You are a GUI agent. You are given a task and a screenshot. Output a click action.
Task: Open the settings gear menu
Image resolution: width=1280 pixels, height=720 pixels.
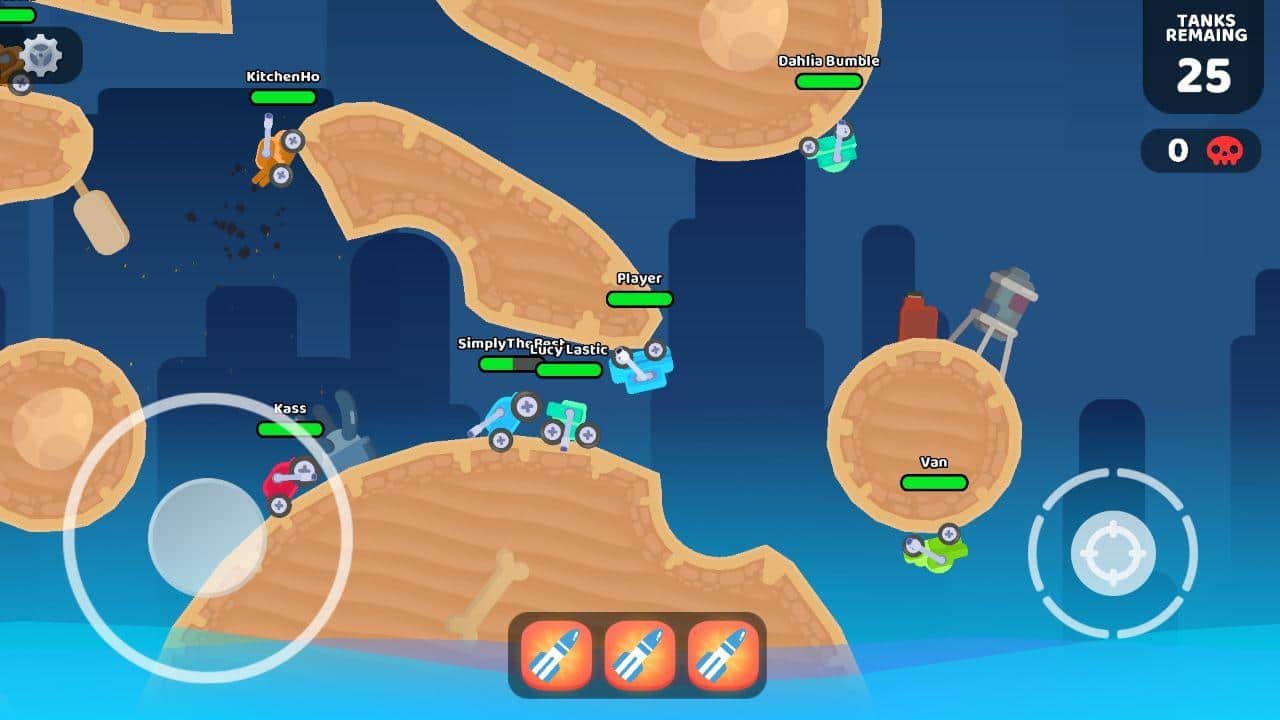click(41, 54)
